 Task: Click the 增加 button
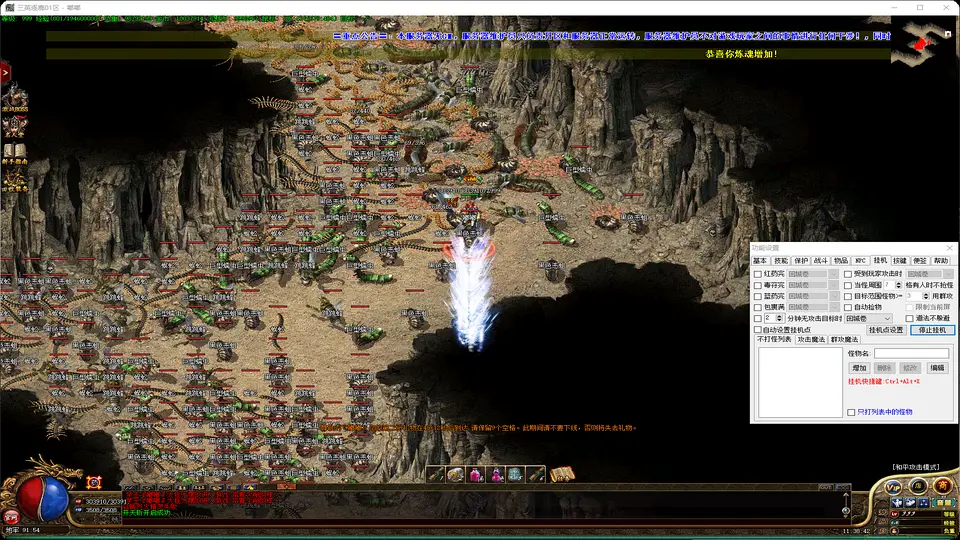click(x=859, y=368)
